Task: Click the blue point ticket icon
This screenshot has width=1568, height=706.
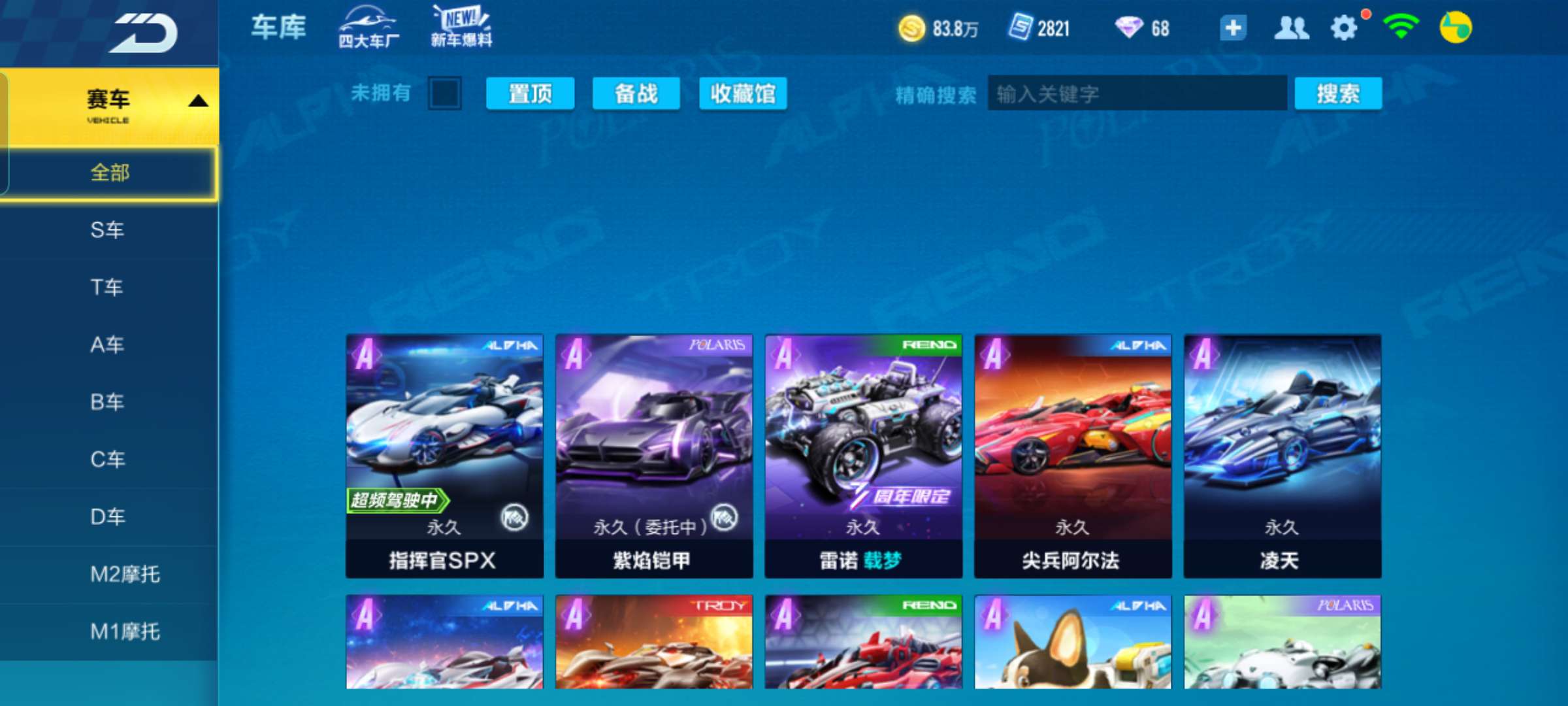Action: pyautogui.click(x=1019, y=27)
